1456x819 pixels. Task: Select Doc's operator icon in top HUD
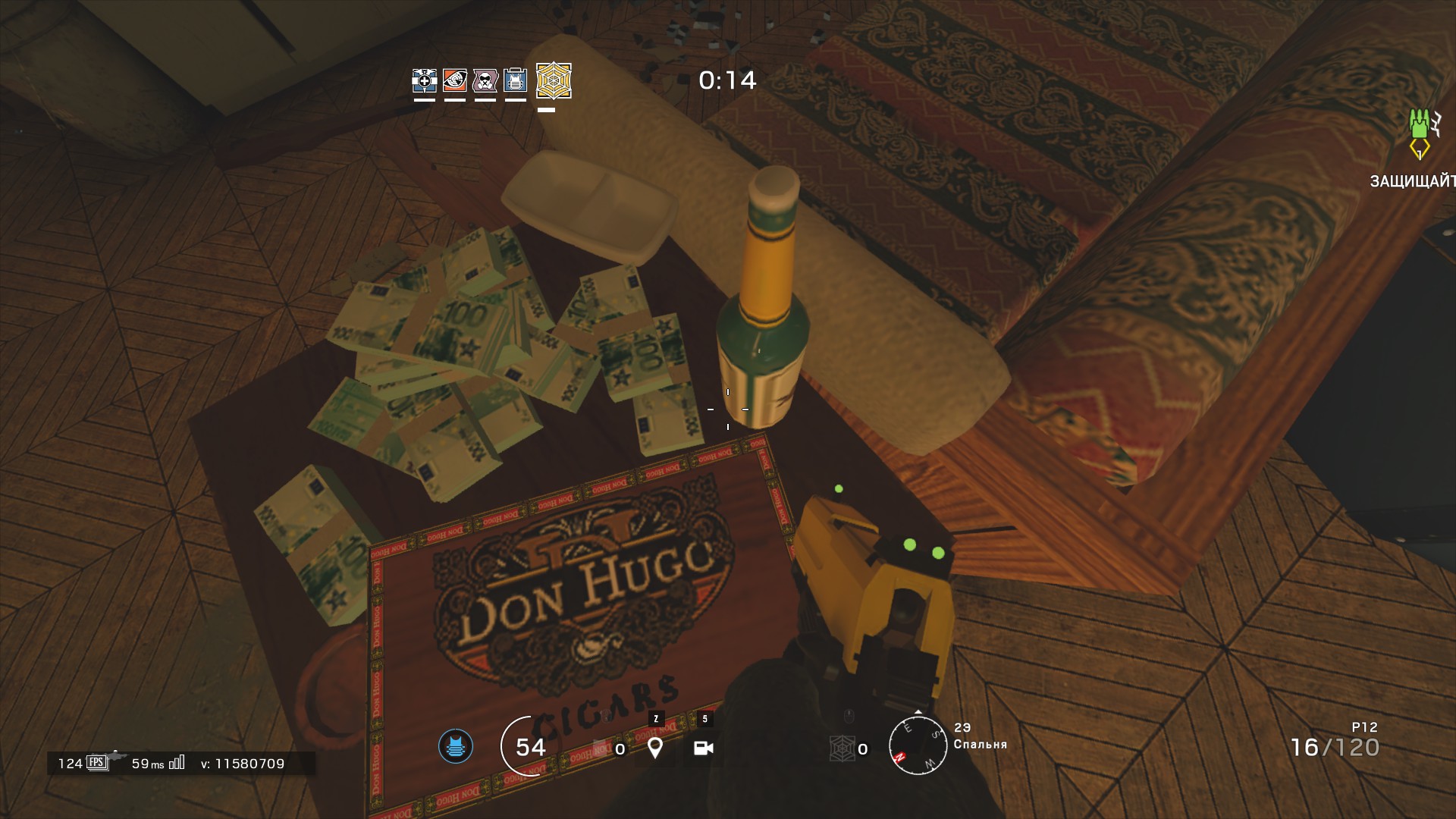coord(423,80)
